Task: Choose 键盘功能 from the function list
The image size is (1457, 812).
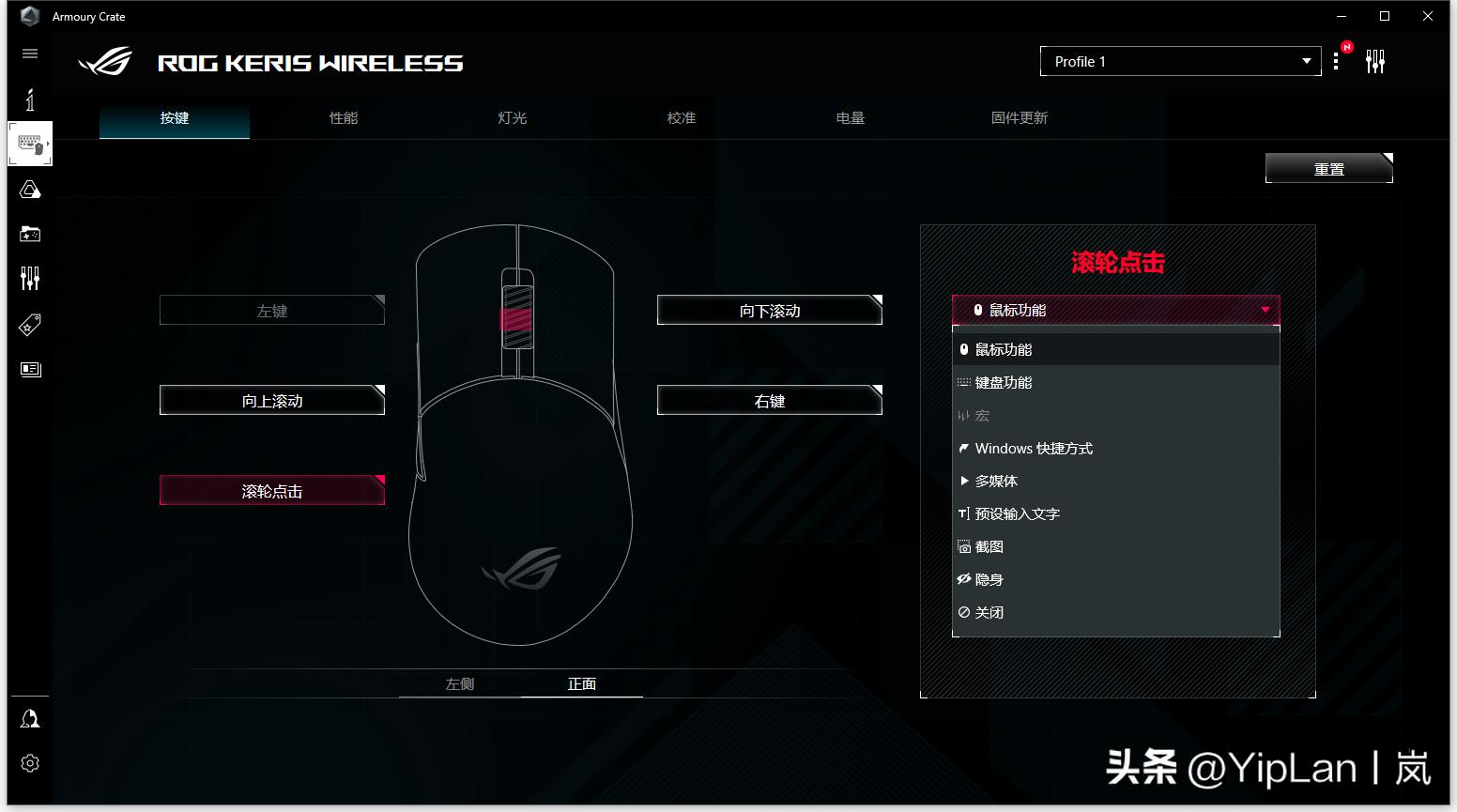Action: [1004, 383]
